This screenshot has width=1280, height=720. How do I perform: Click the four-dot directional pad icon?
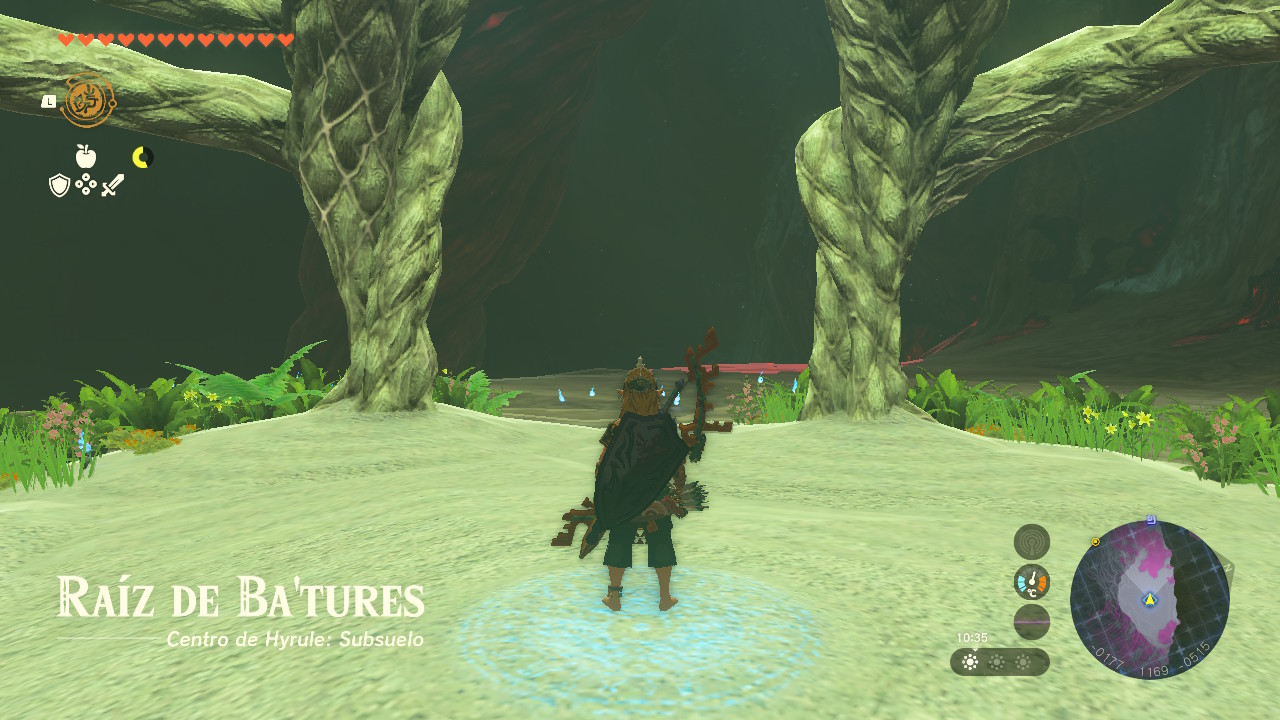click(86, 185)
